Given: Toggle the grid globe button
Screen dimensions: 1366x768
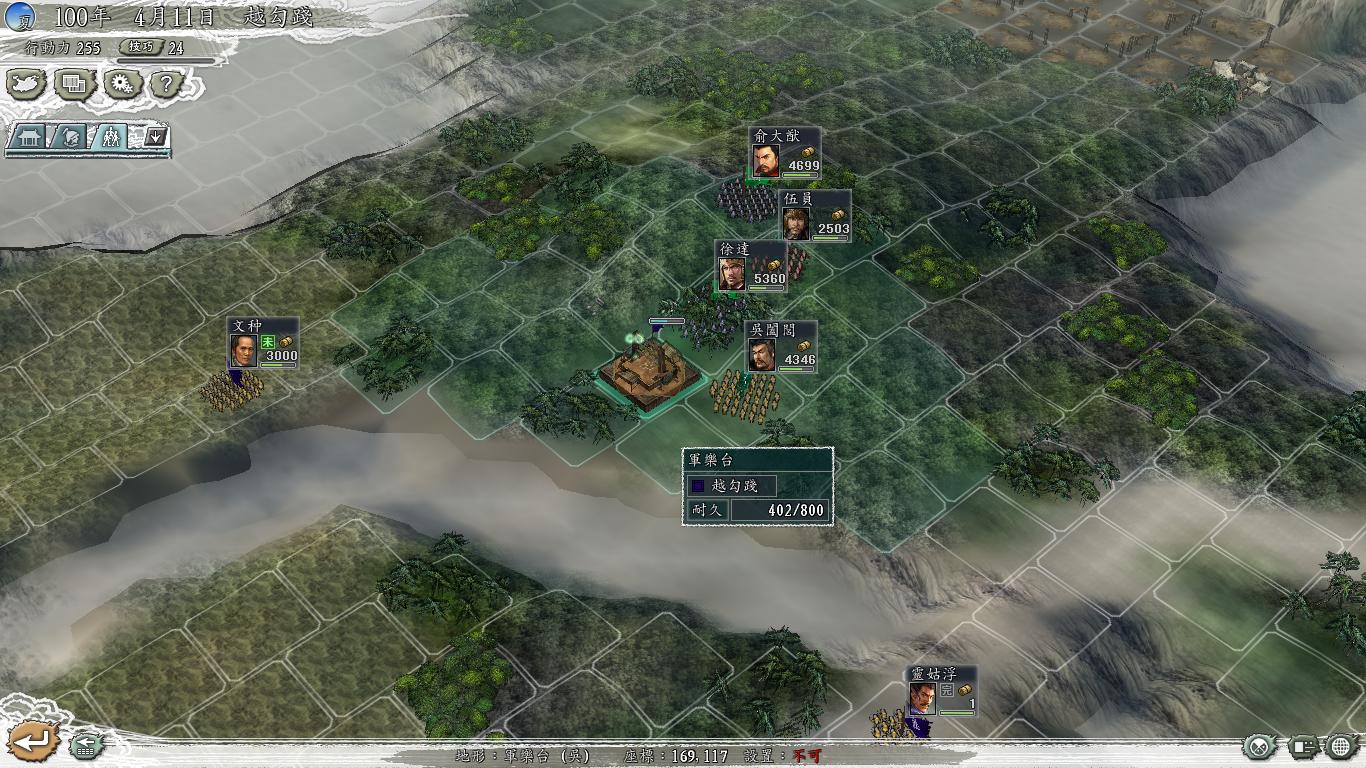Looking at the screenshot, I should [x=1341, y=746].
